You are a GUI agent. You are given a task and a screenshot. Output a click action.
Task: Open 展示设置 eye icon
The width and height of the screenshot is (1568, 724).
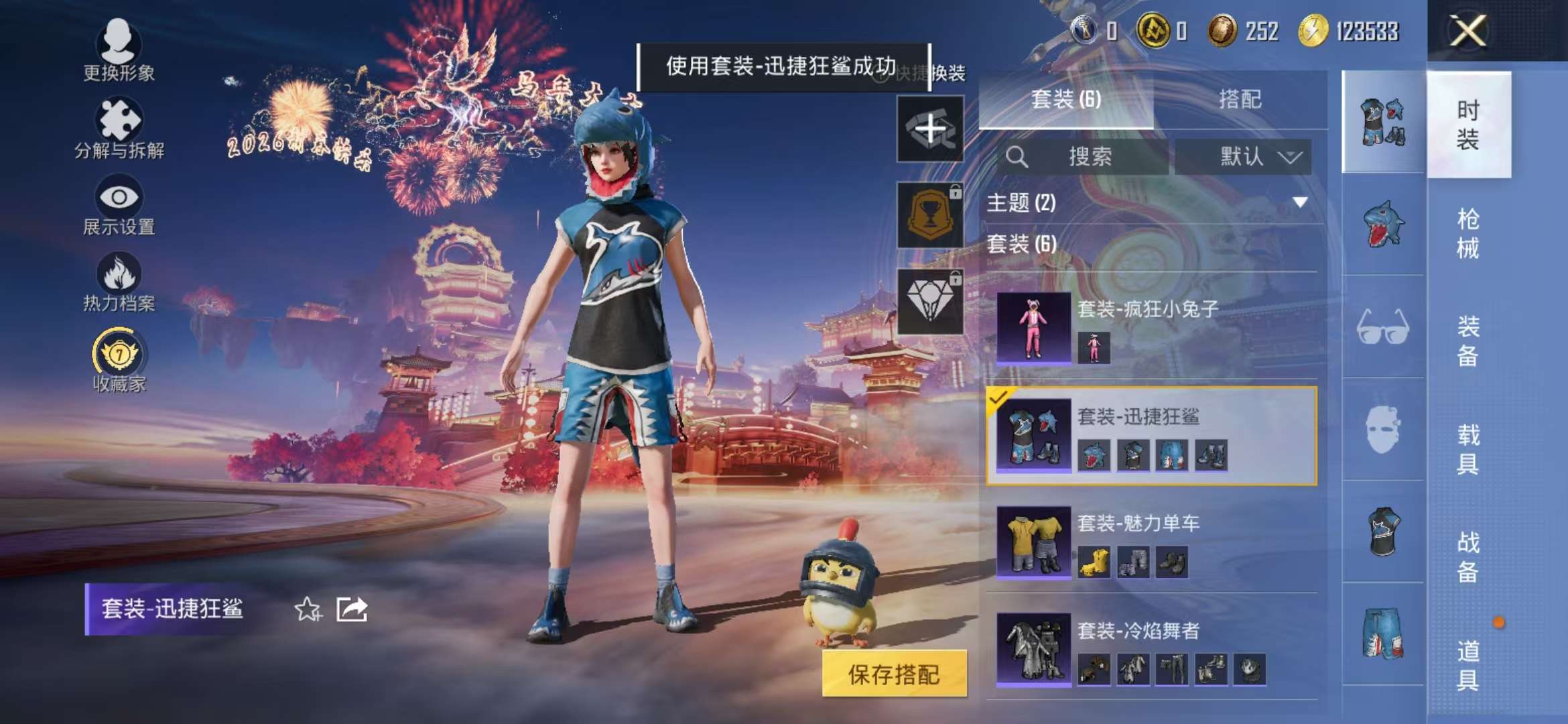[x=117, y=198]
